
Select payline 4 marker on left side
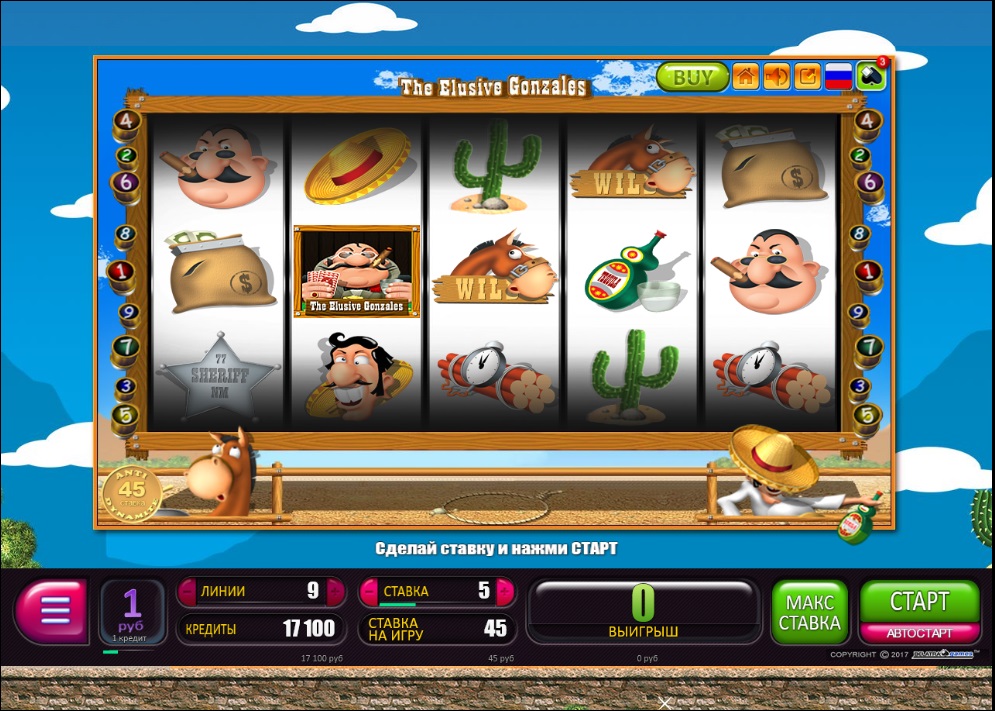click(127, 121)
